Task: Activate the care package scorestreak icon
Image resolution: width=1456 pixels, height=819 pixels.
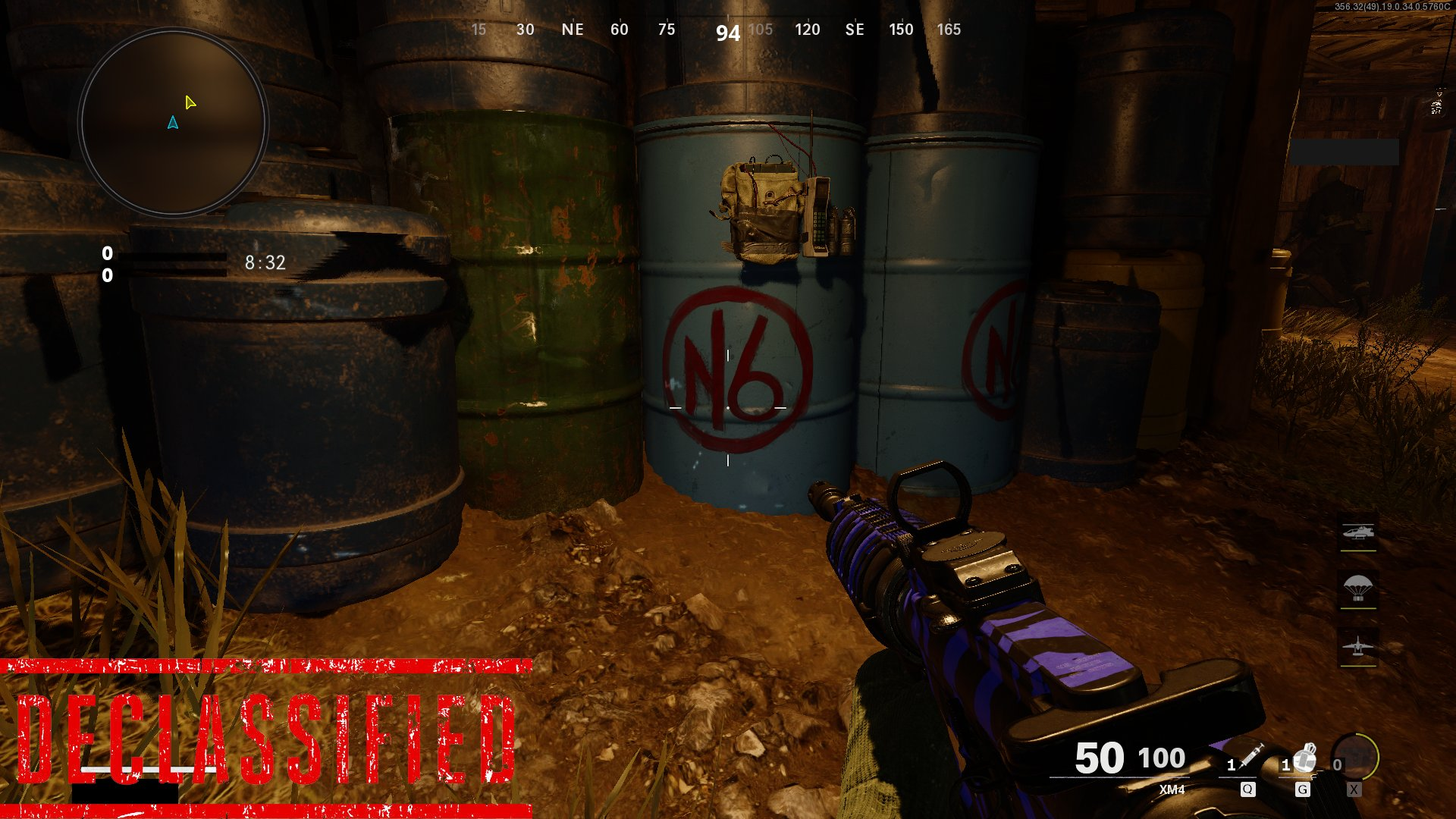Action: [x=1357, y=588]
